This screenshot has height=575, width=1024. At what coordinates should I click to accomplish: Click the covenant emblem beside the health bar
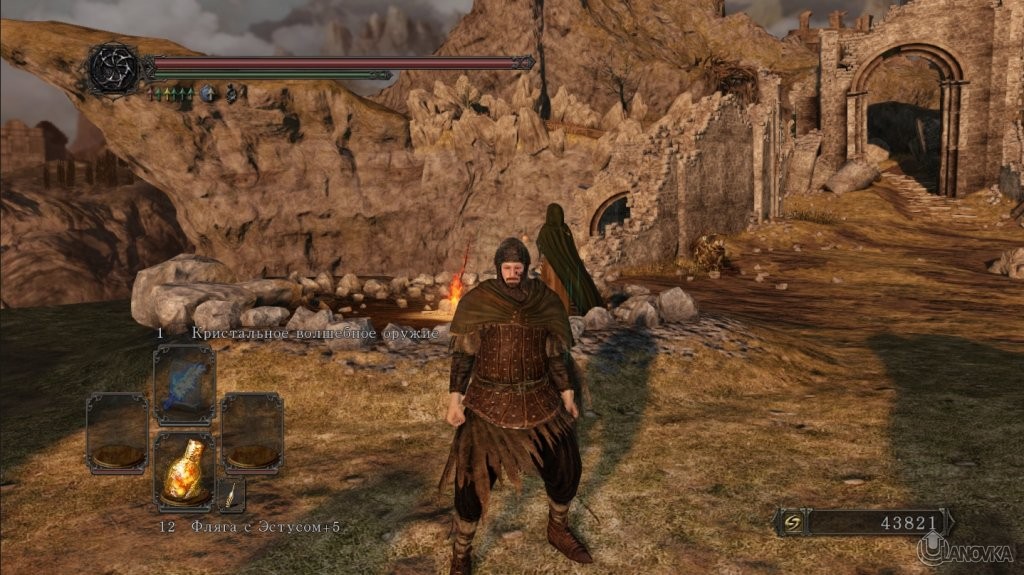113,68
